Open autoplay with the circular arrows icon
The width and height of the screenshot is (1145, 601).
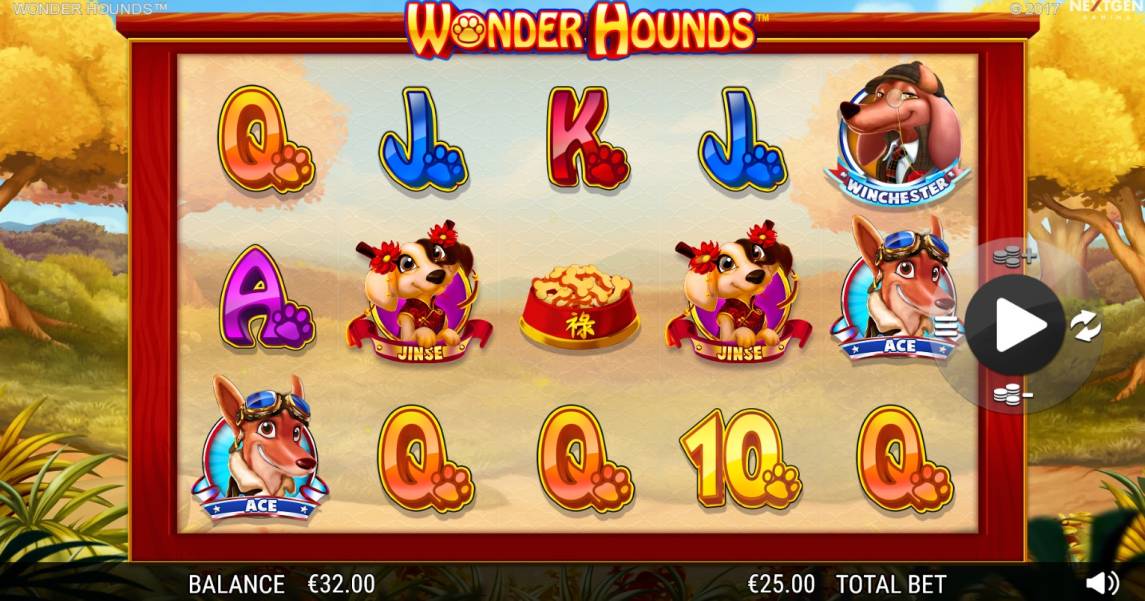(1085, 325)
